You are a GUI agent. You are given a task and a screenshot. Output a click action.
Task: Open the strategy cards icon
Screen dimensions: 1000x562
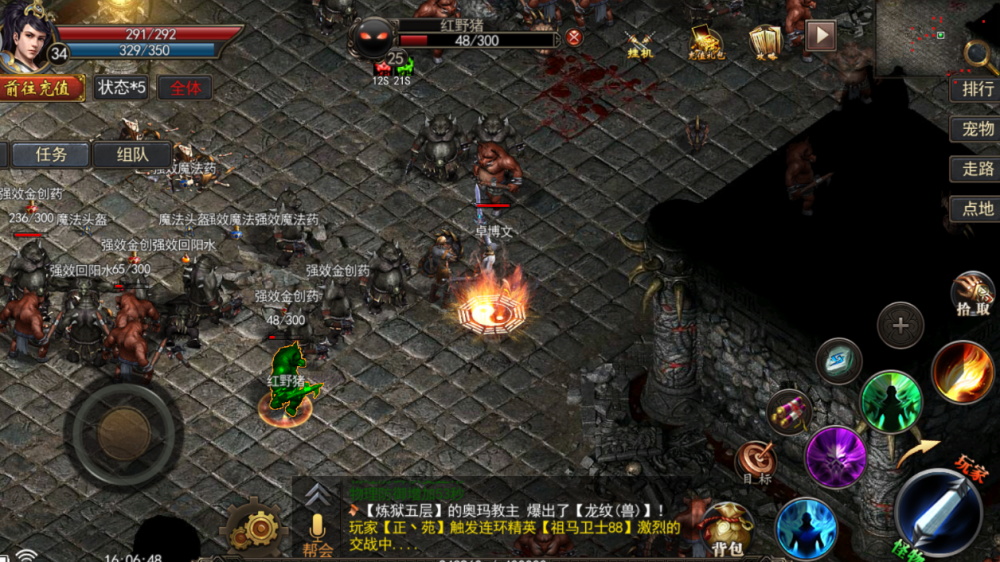coord(766,41)
